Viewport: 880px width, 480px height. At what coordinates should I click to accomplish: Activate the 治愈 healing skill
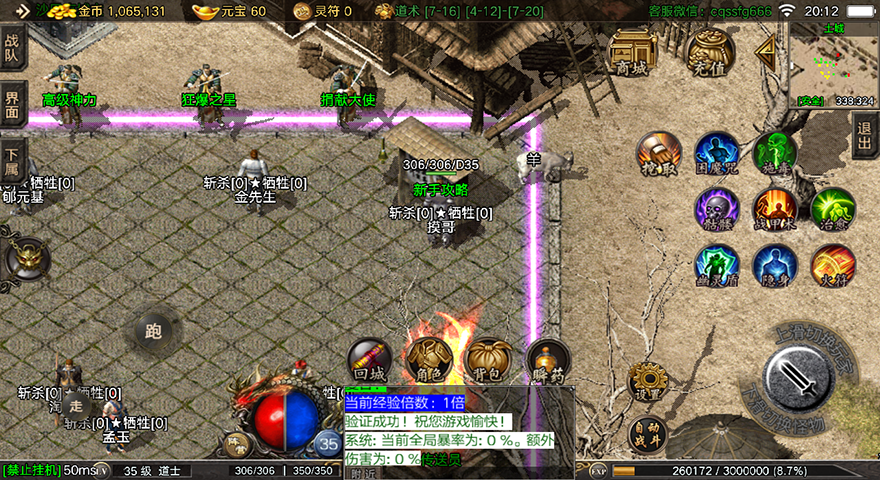[x=832, y=208]
